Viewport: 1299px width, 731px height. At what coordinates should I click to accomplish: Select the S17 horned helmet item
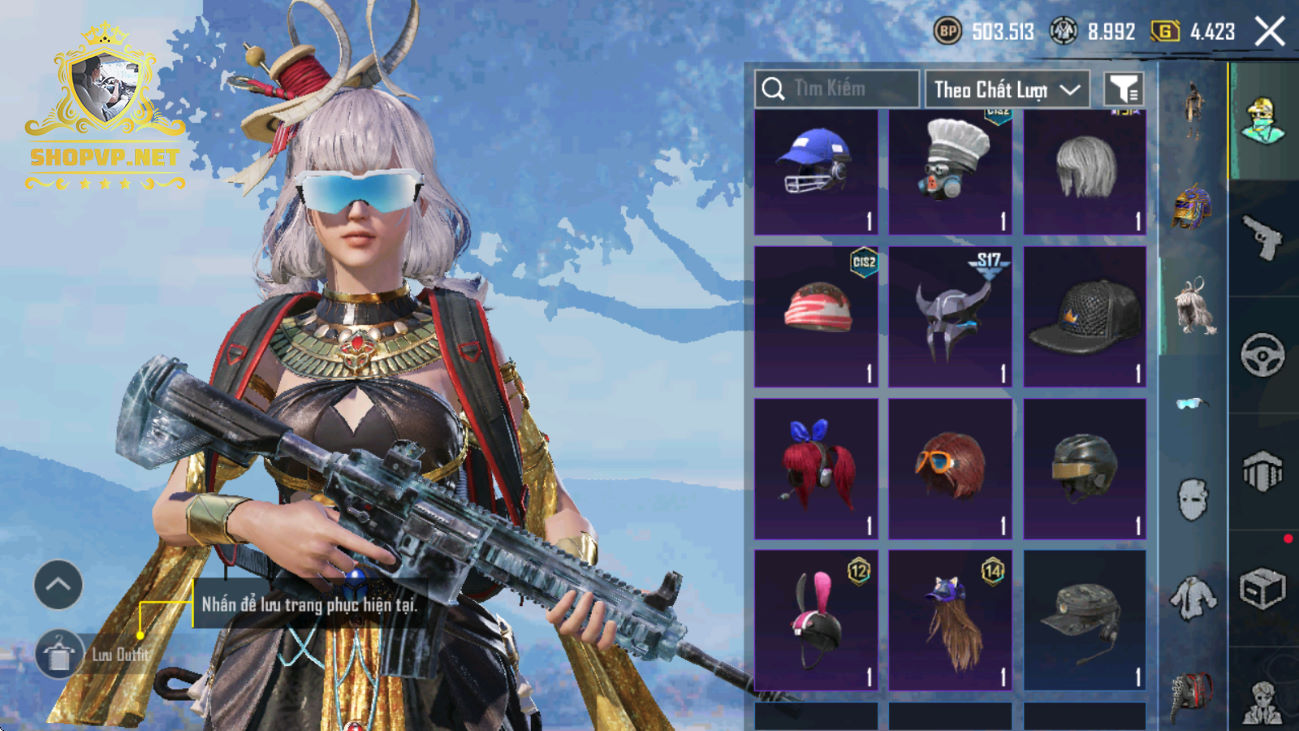click(x=950, y=317)
